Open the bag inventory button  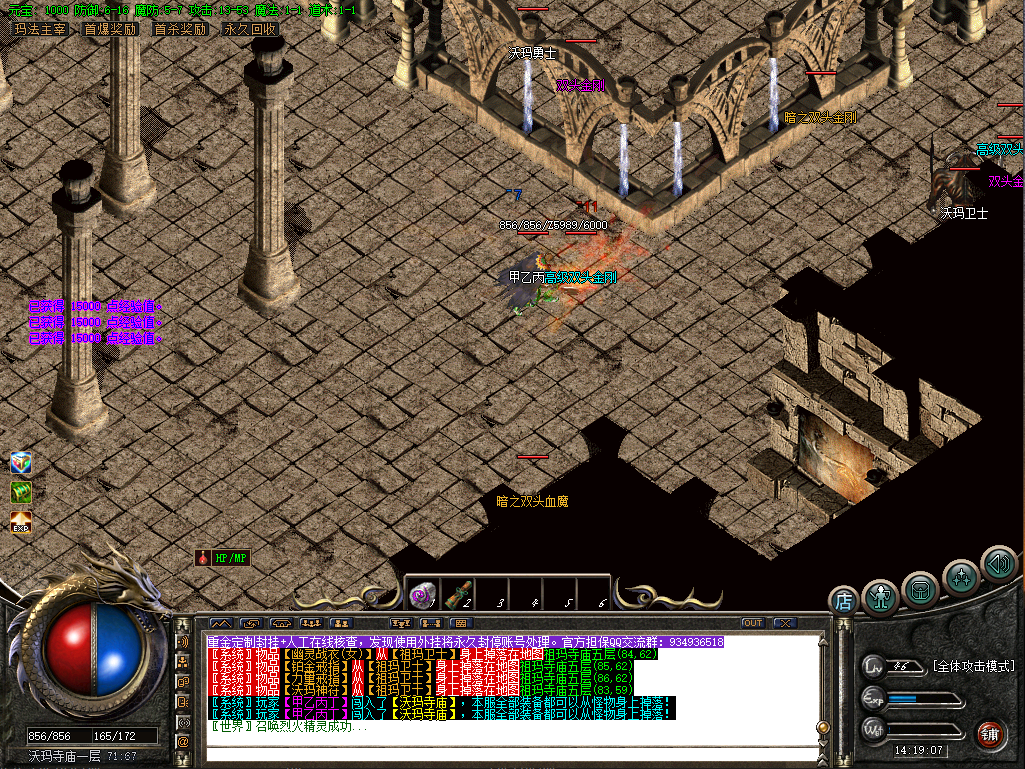pos(920,588)
